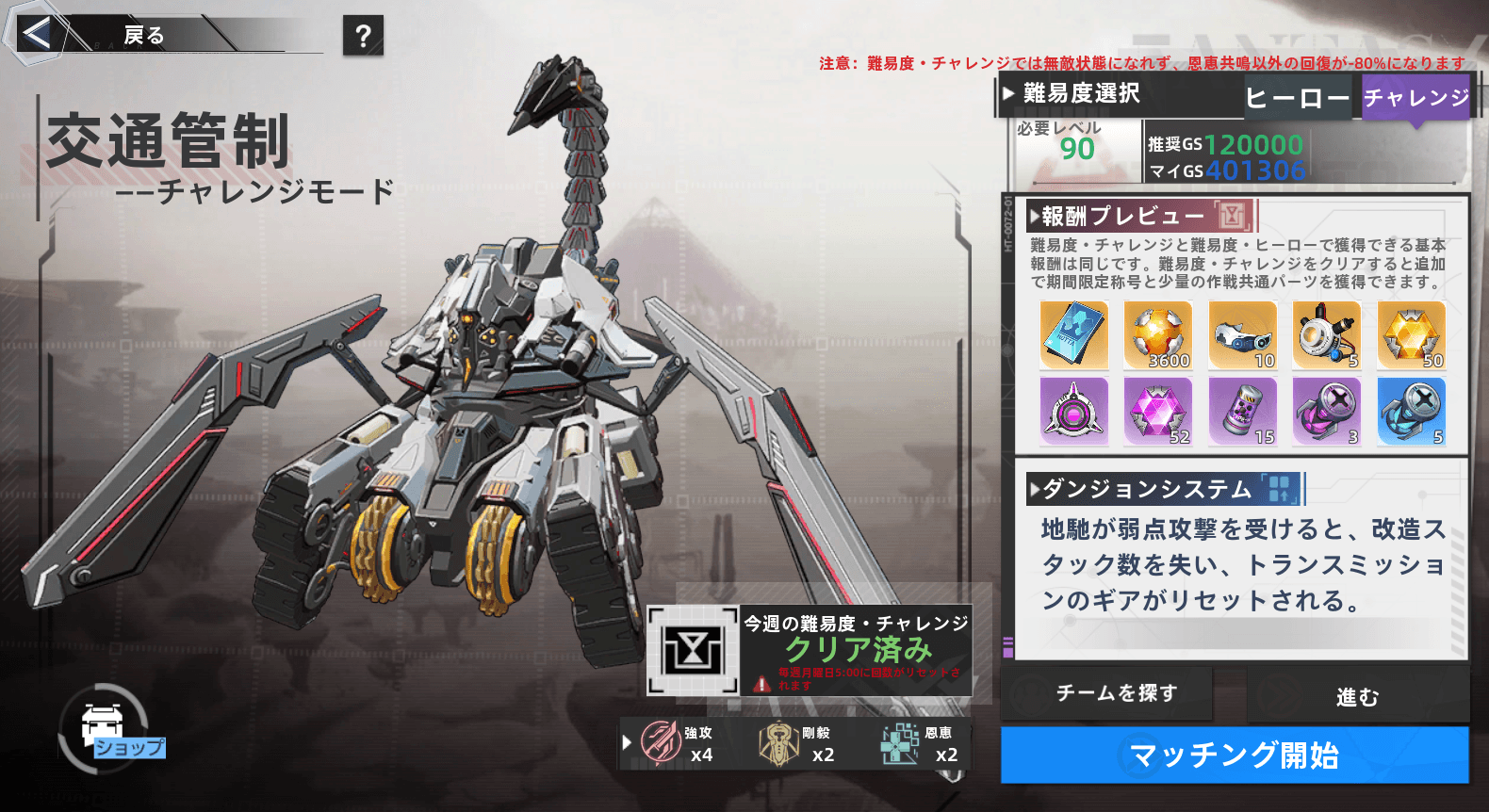Image resolution: width=1489 pixels, height=812 pixels.
Task: Select the チャレンジ difficulty tab
Action: (1415, 98)
